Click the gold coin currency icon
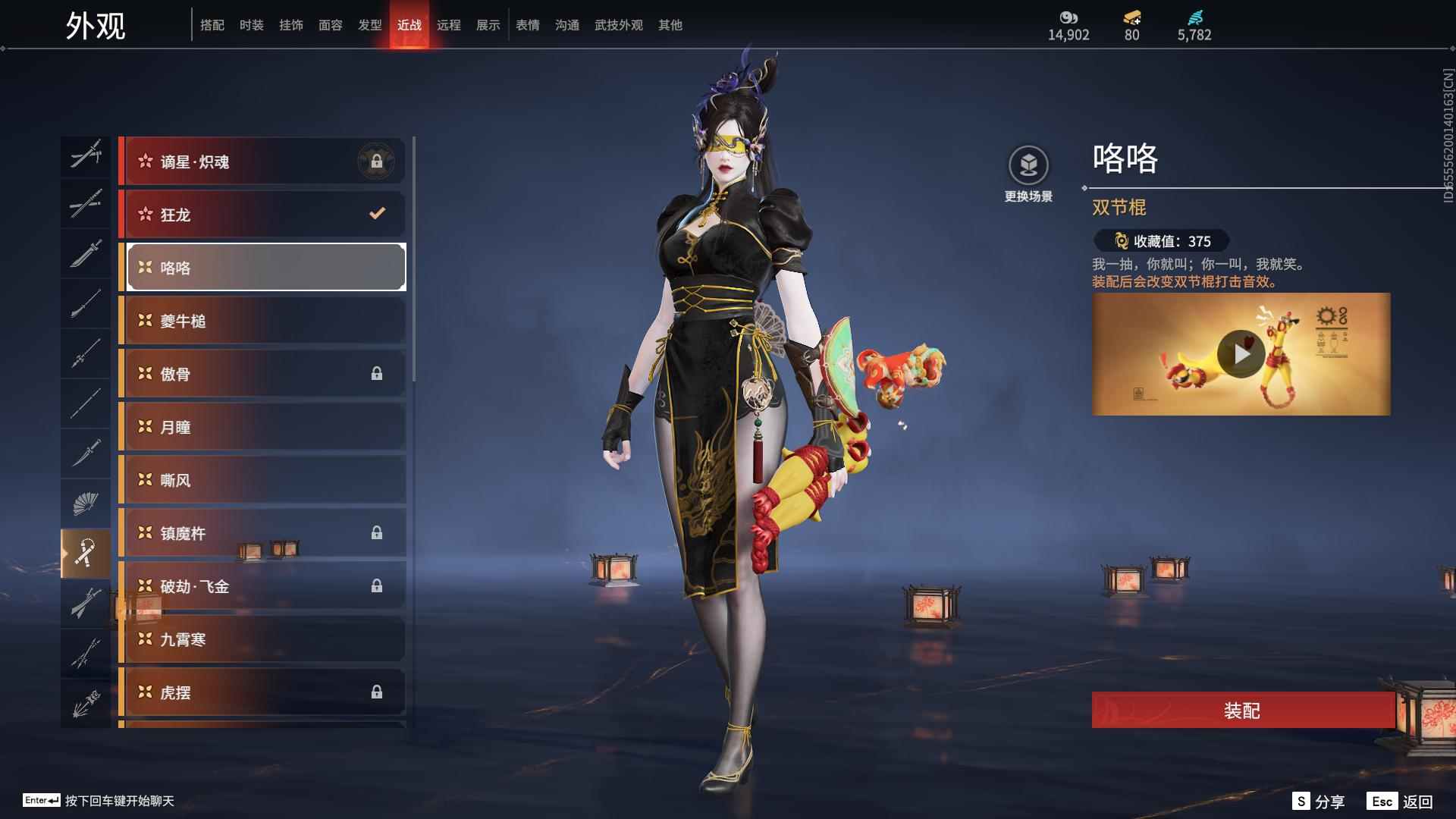 (x=1068, y=17)
